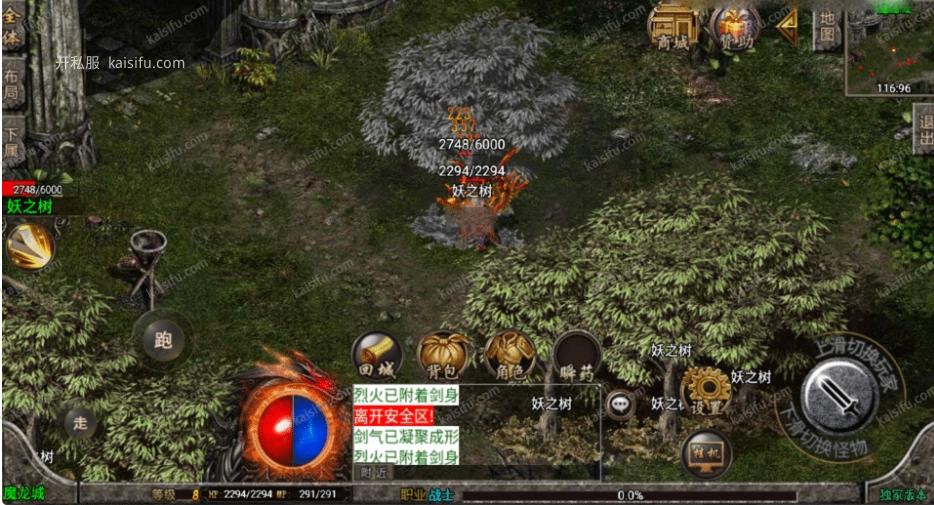Use the 回城 return-to-town scroll
Image resolution: width=934 pixels, height=505 pixels.
click(x=376, y=356)
